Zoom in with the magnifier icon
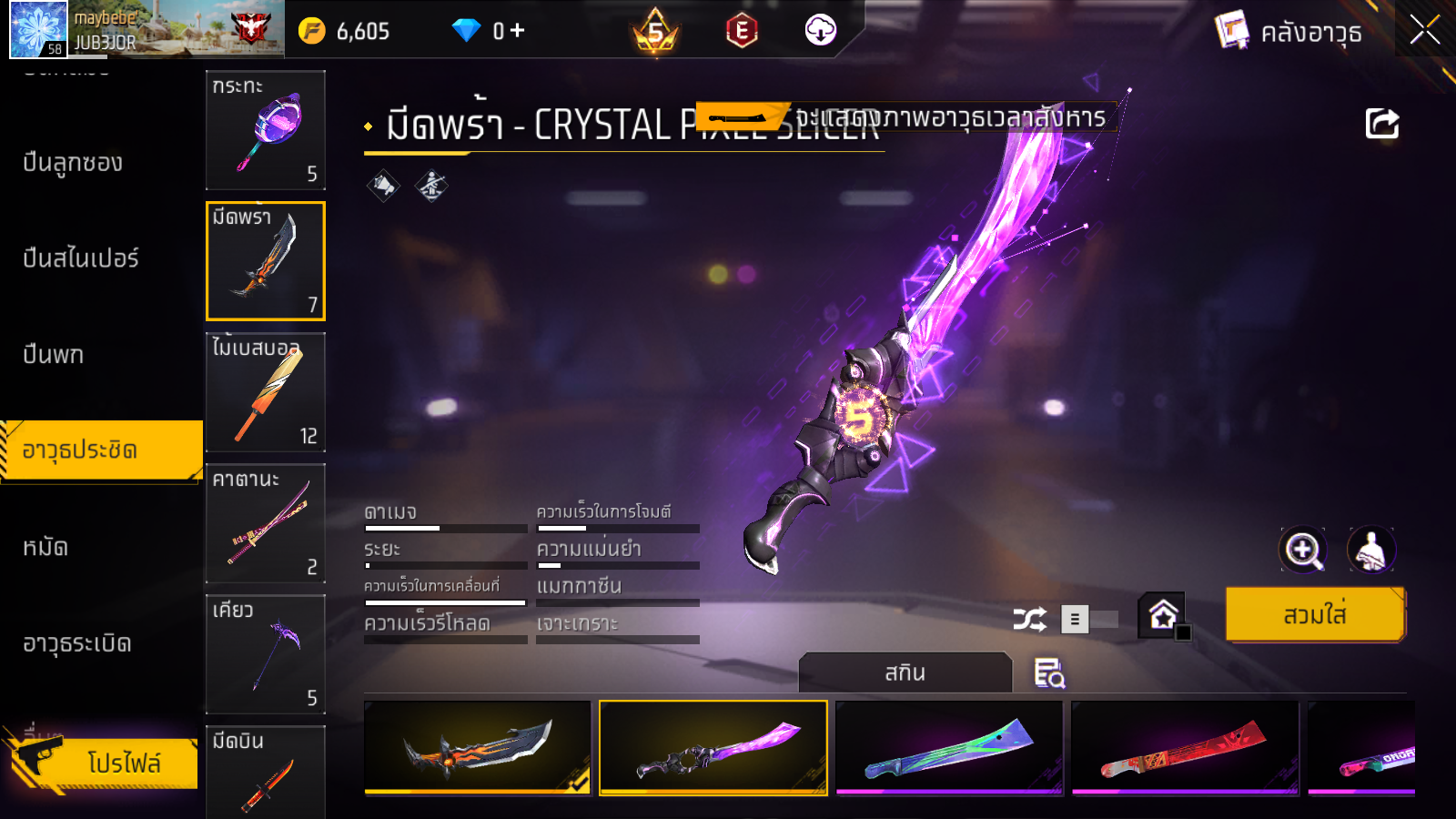 tap(1303, 550)
